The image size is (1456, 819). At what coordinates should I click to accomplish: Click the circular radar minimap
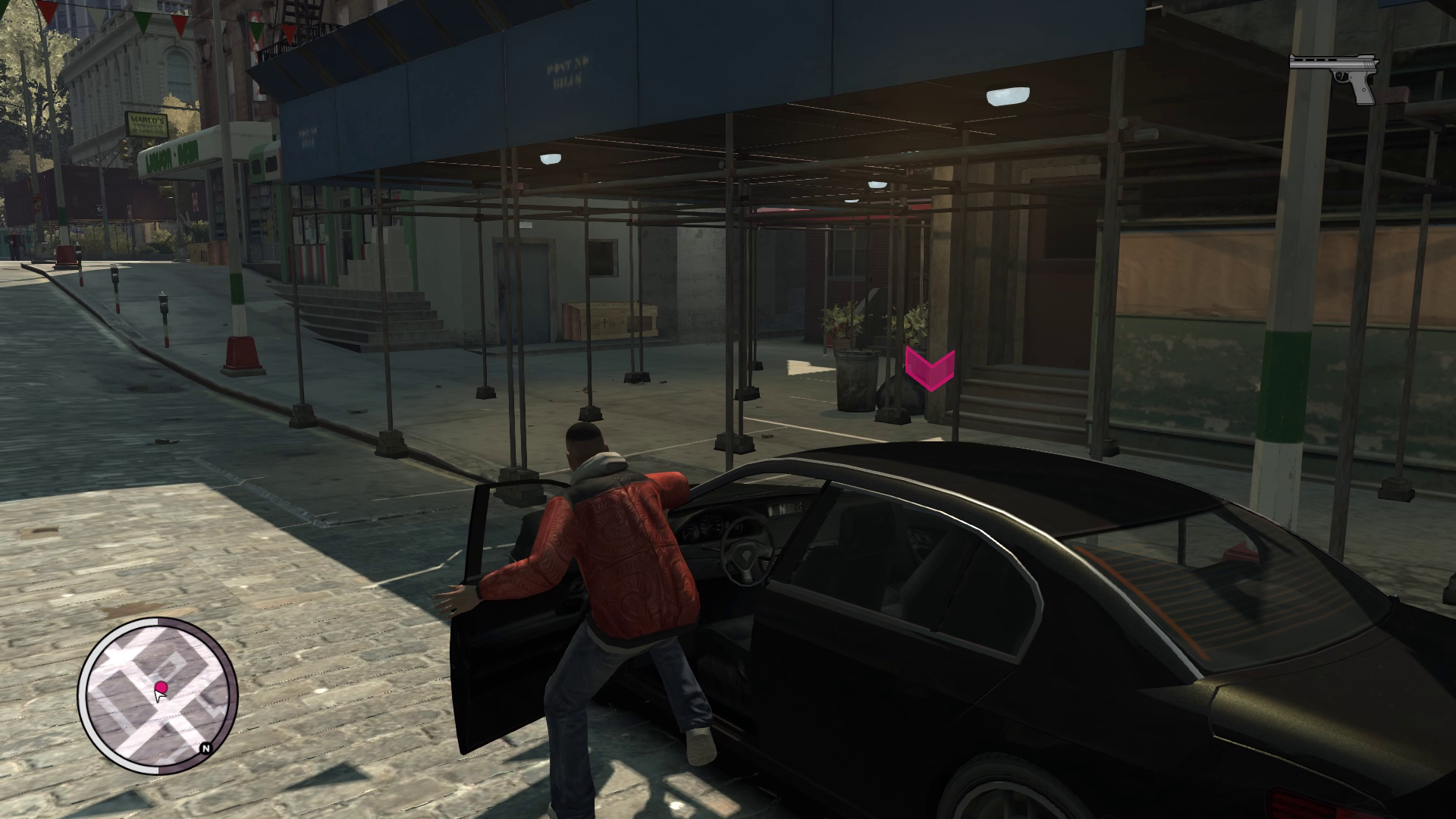(x=158, y=695)
